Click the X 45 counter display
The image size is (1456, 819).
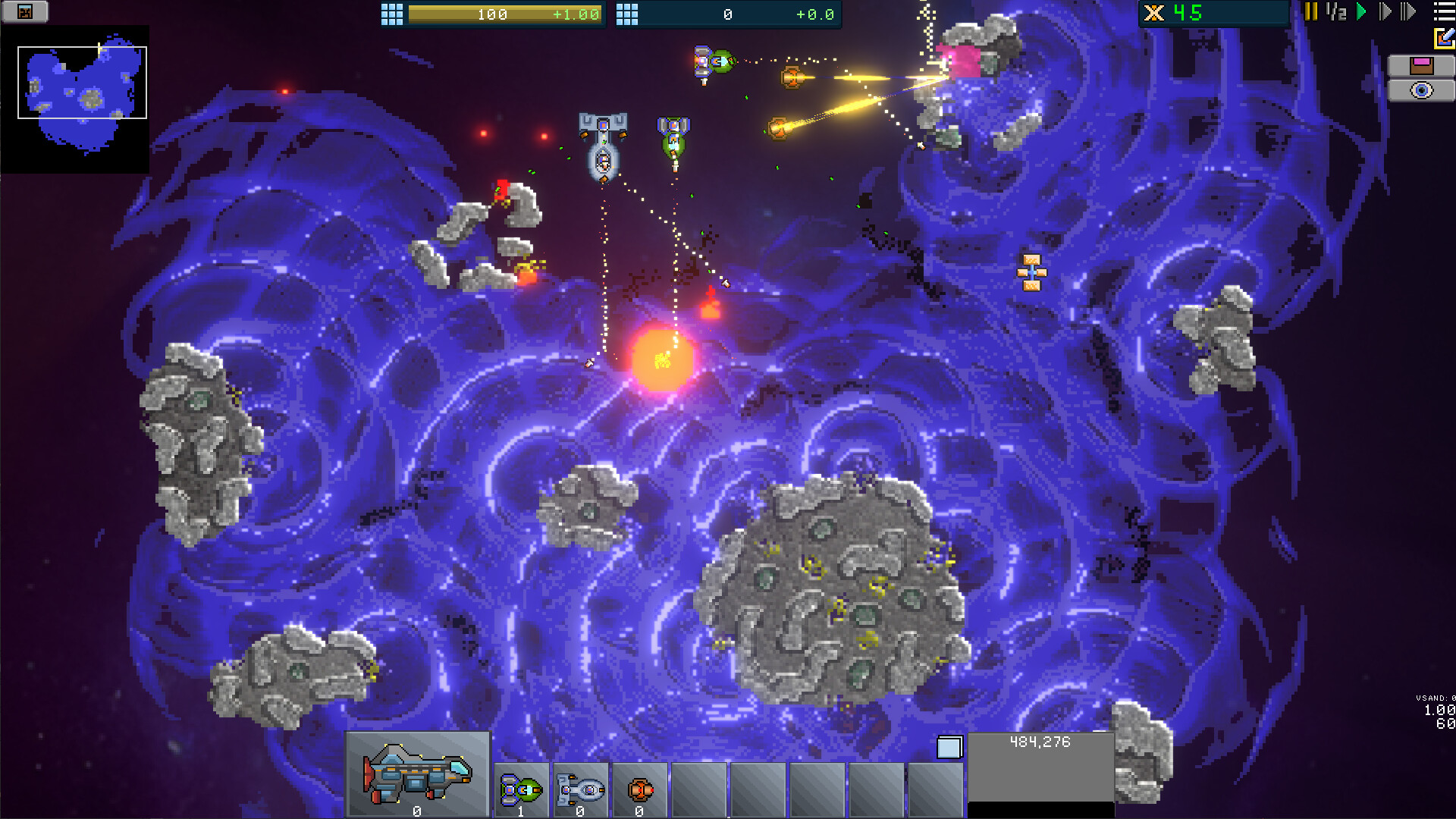1213,12
